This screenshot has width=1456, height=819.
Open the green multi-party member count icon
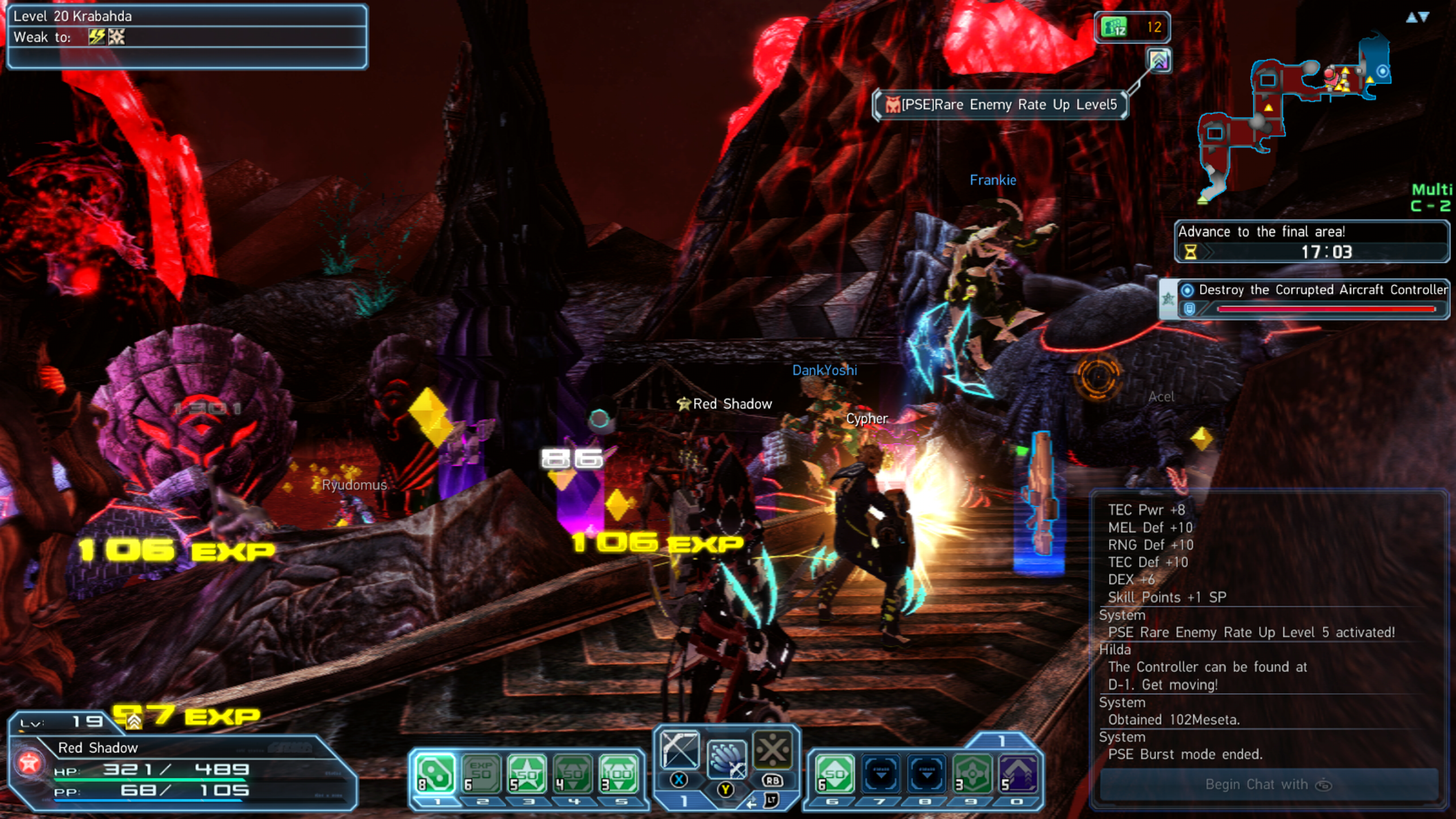point(1132,27)
